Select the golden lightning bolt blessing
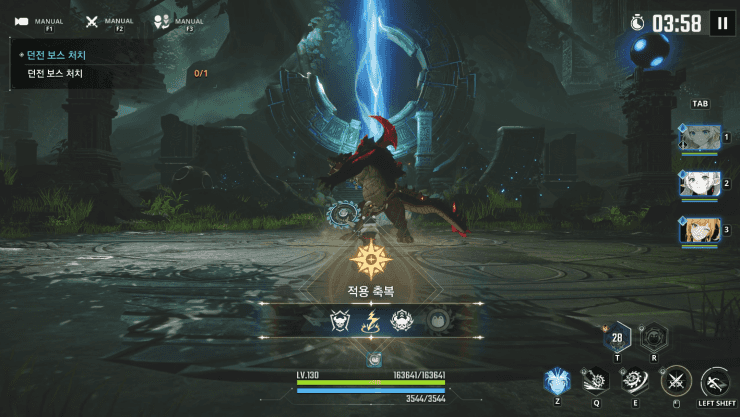Screen dimensions: 740x417 (371, 320)
